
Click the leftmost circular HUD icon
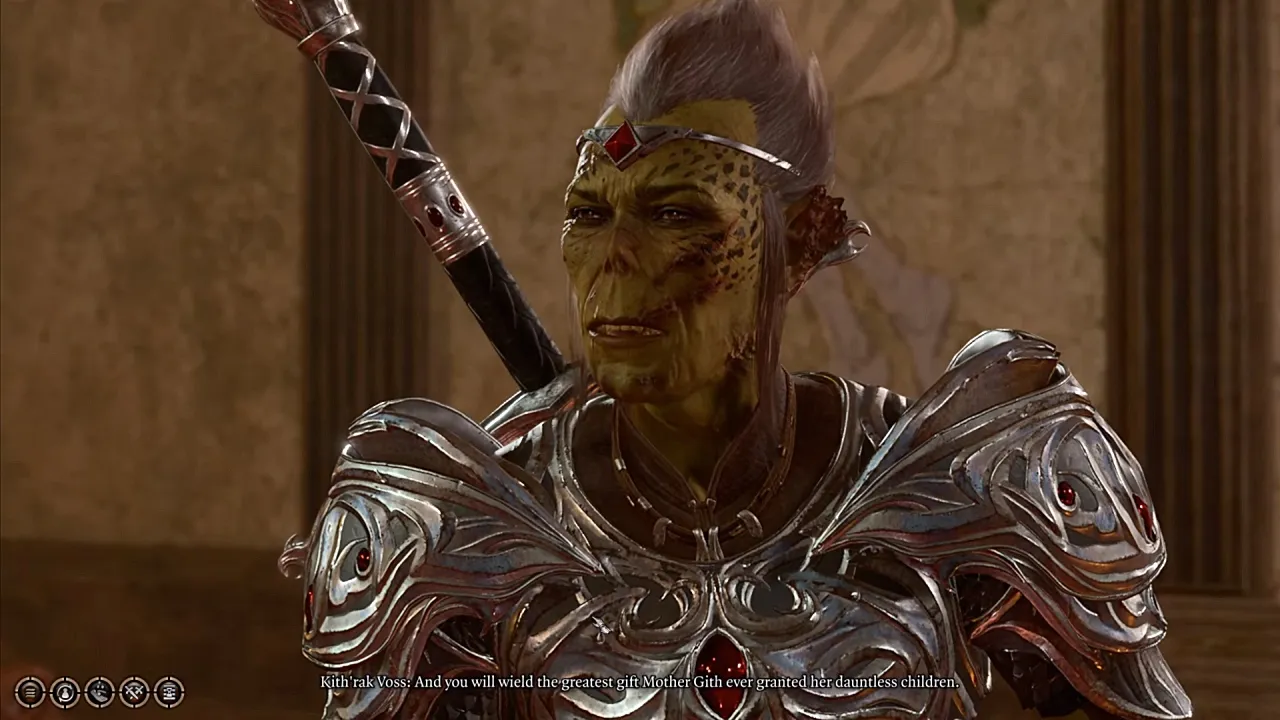click(28, 692)
